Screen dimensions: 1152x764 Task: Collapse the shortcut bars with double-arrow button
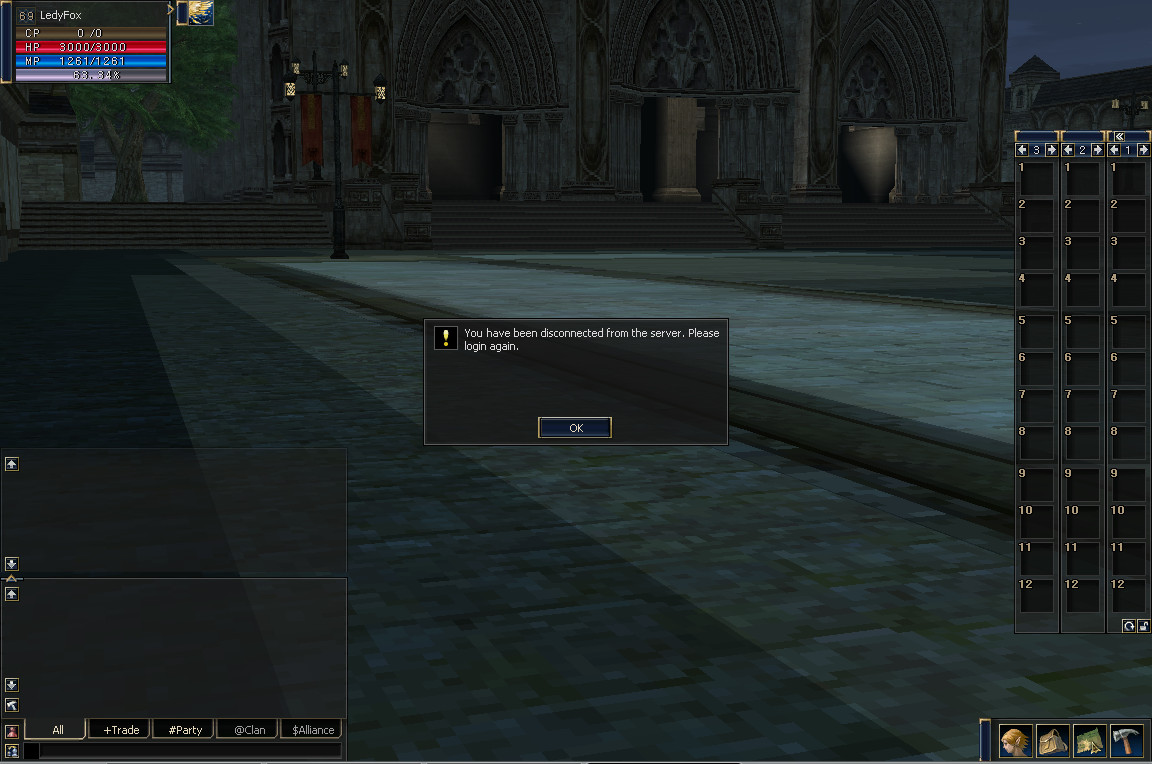1120,136
